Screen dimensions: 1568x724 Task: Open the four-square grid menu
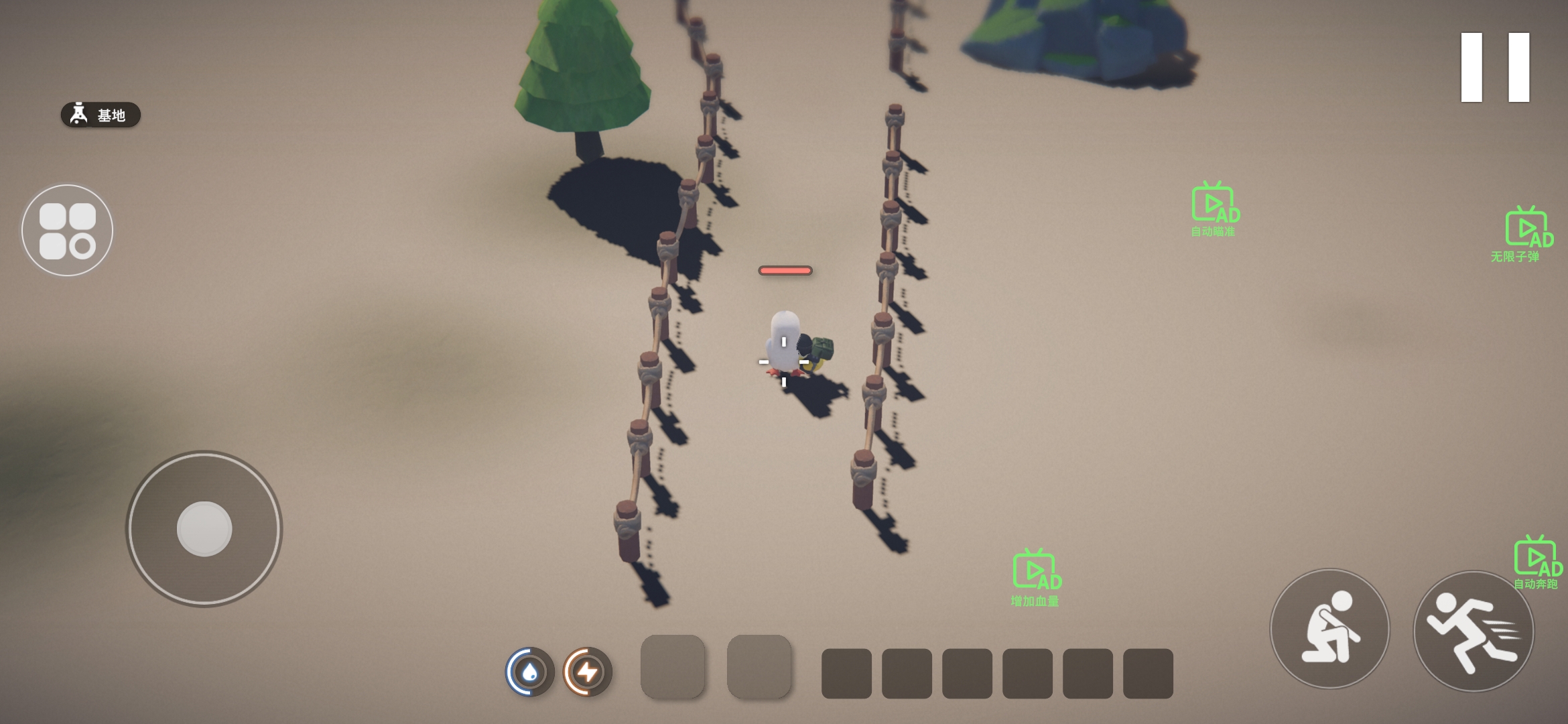[67, 231]
